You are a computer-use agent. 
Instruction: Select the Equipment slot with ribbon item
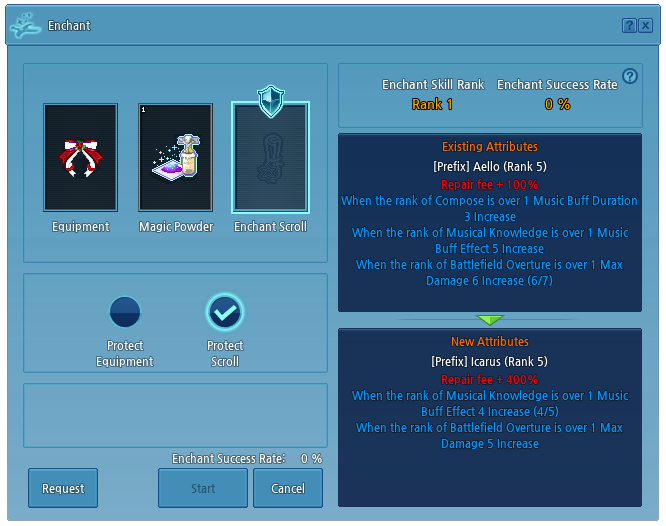coord(81,158)
